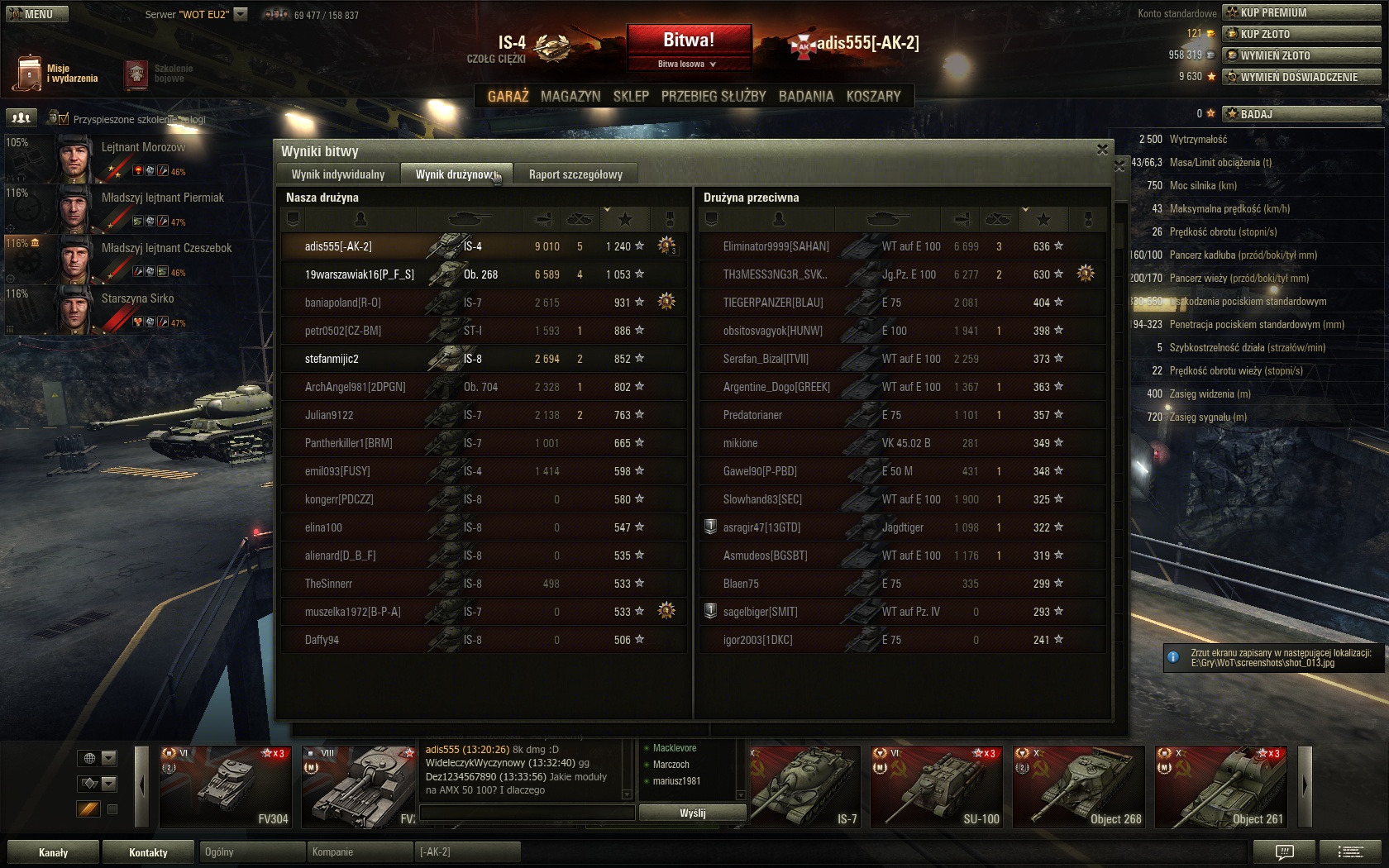1389x868 pixels.
Task: Click the KUP ZŁOTO button
Action: click(x=1301, y=34)
